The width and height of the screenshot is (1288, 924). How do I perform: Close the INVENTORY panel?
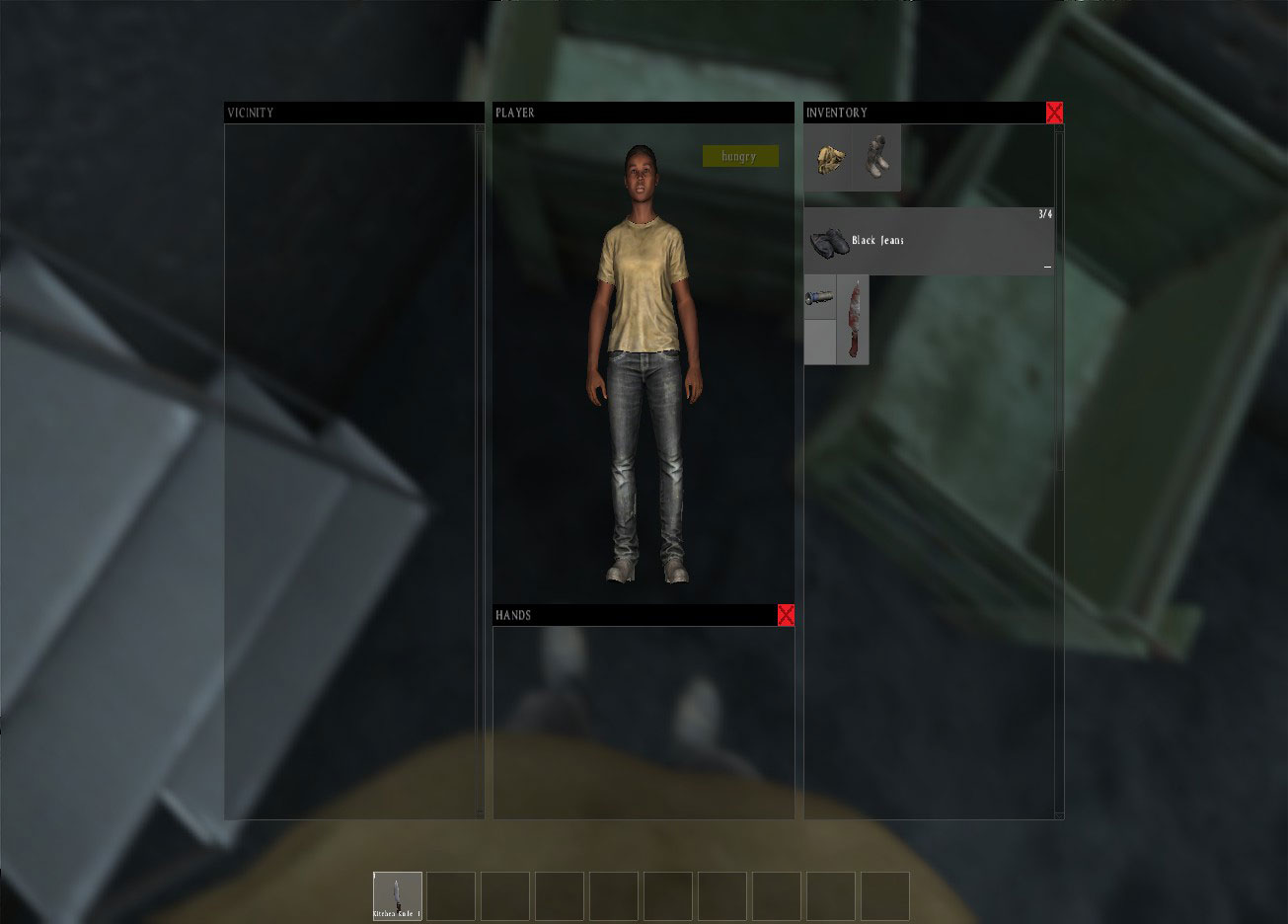tap(1054, 113)
